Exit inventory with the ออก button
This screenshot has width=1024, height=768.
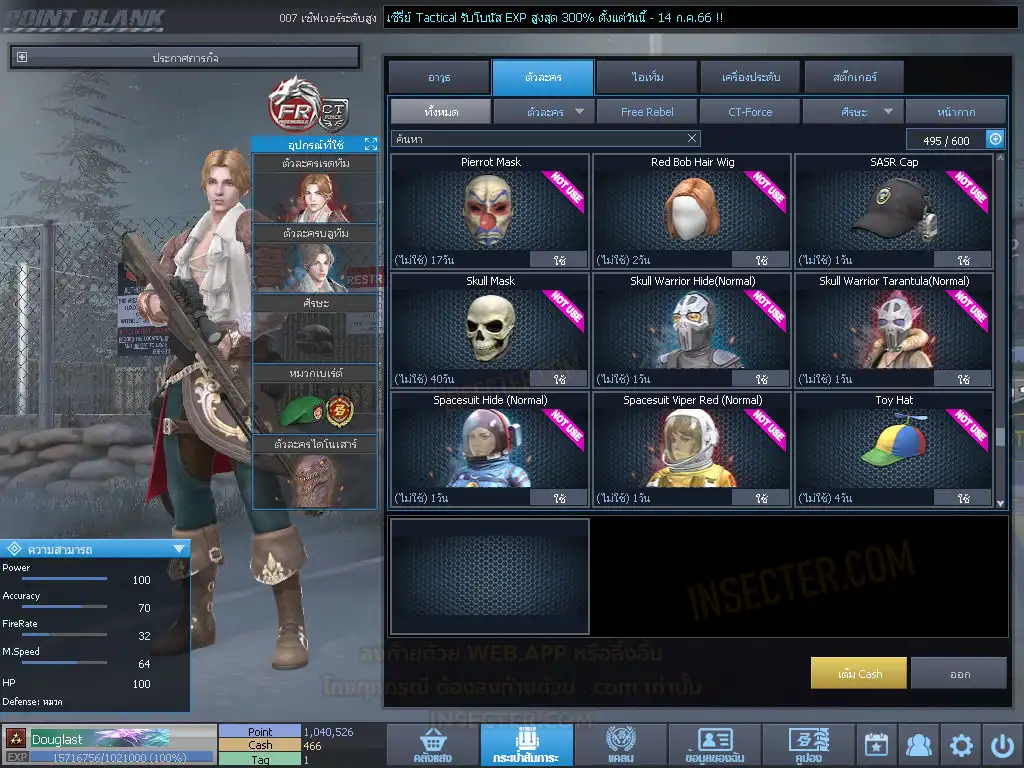(x=959, y=674)
